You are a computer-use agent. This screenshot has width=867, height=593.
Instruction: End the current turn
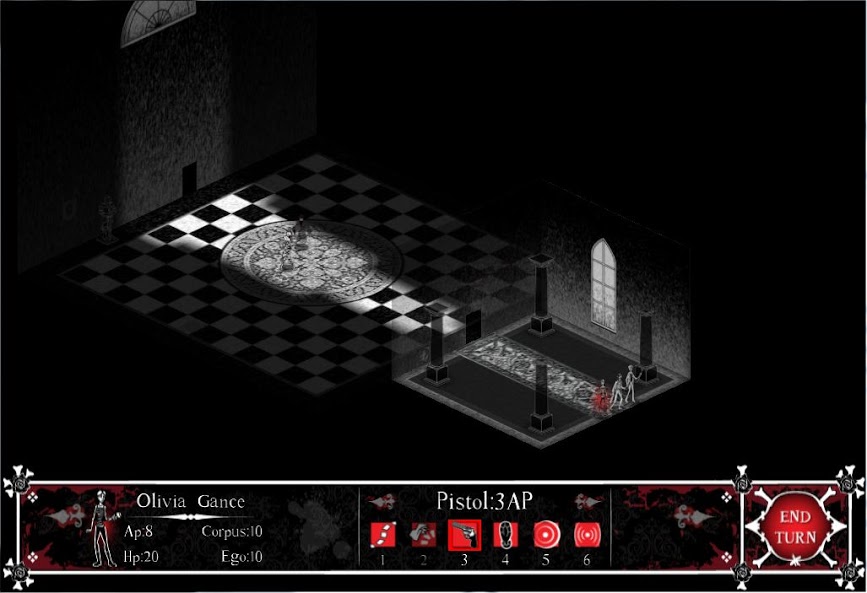pos(797,527)
